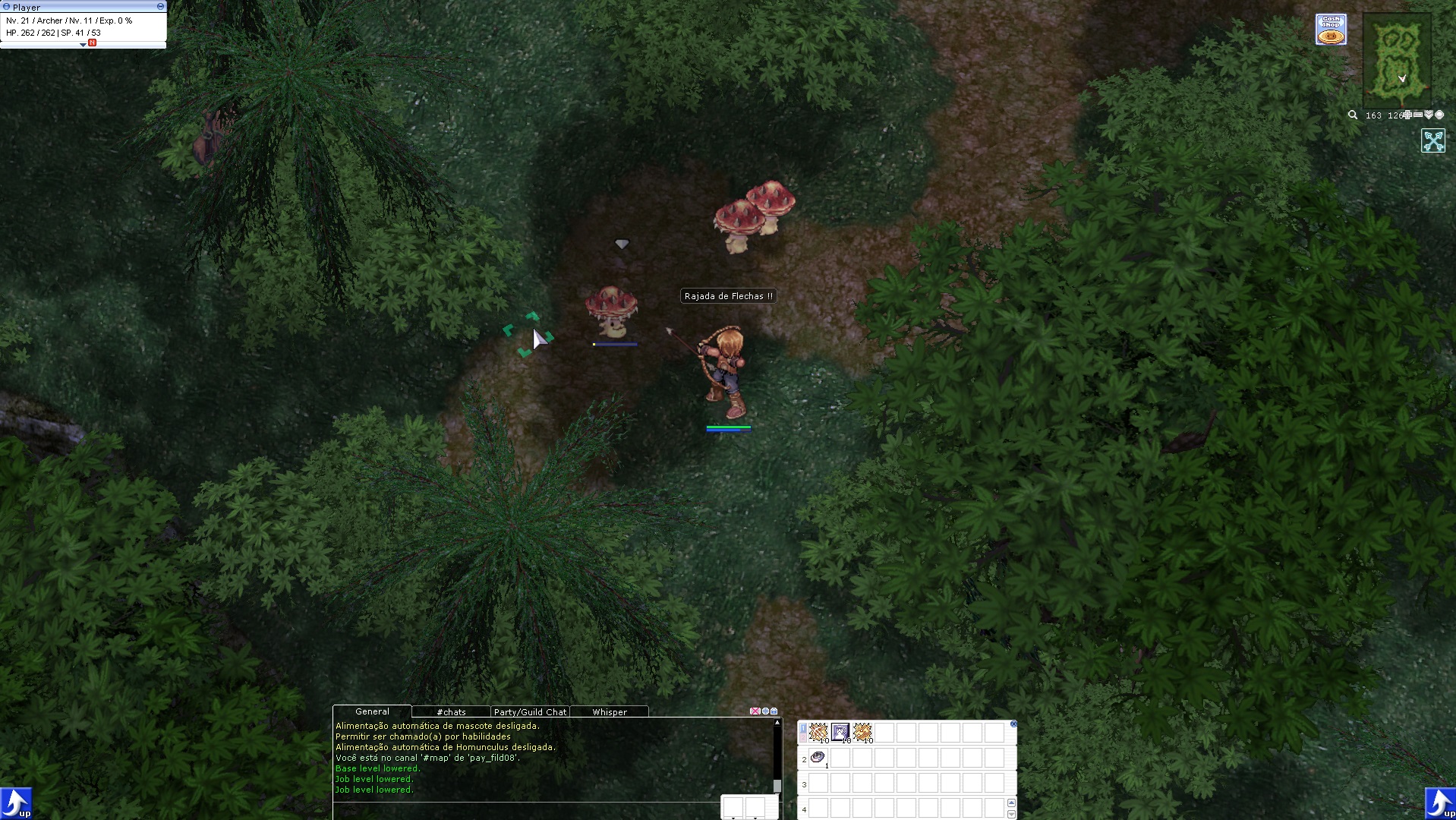Switch hotbar page from 1 to 2
The image size is (1456, 820).
[x=804, y=738]
